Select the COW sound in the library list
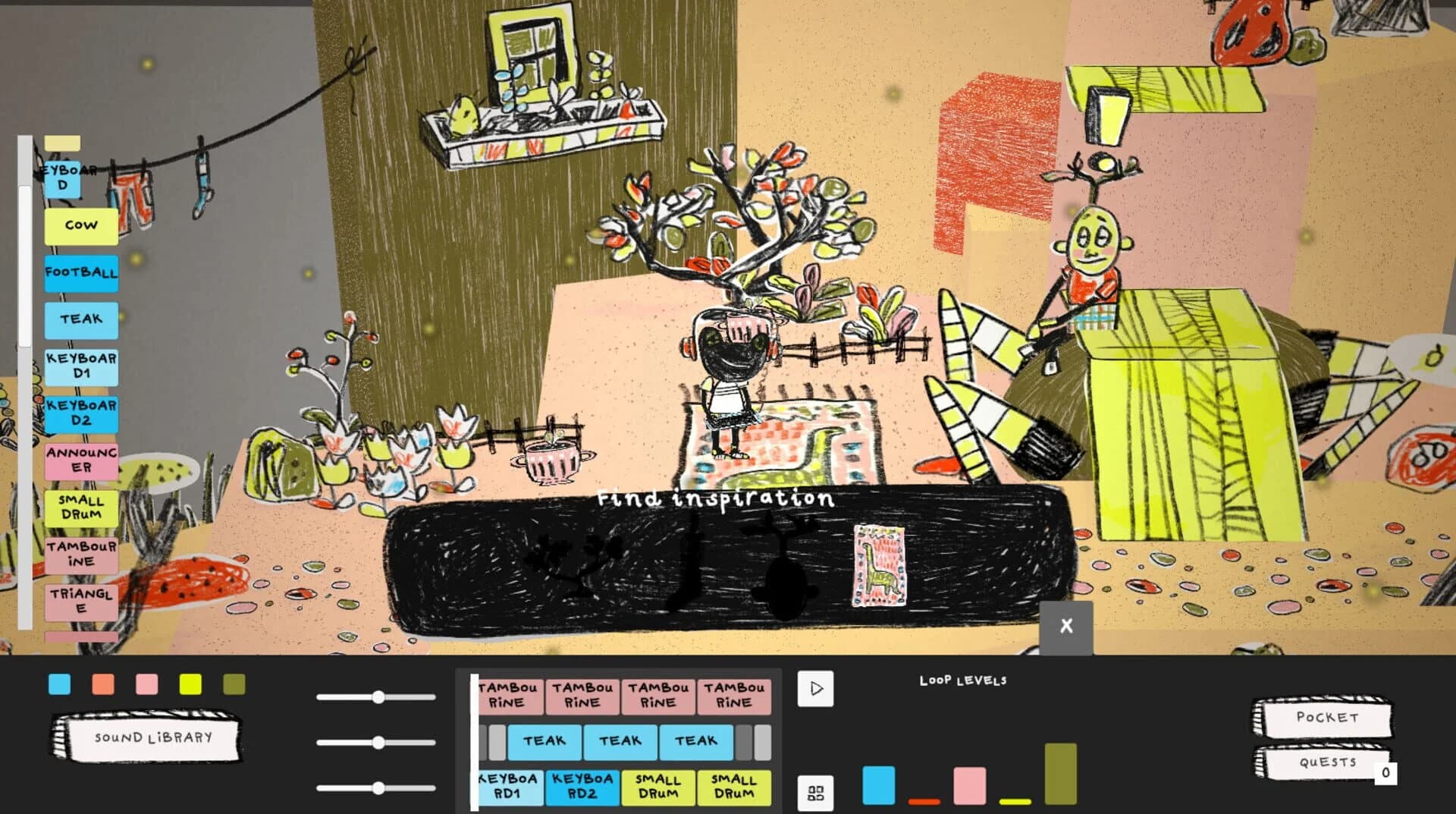Screen dimensions: 1456x814 coord(80,225)
